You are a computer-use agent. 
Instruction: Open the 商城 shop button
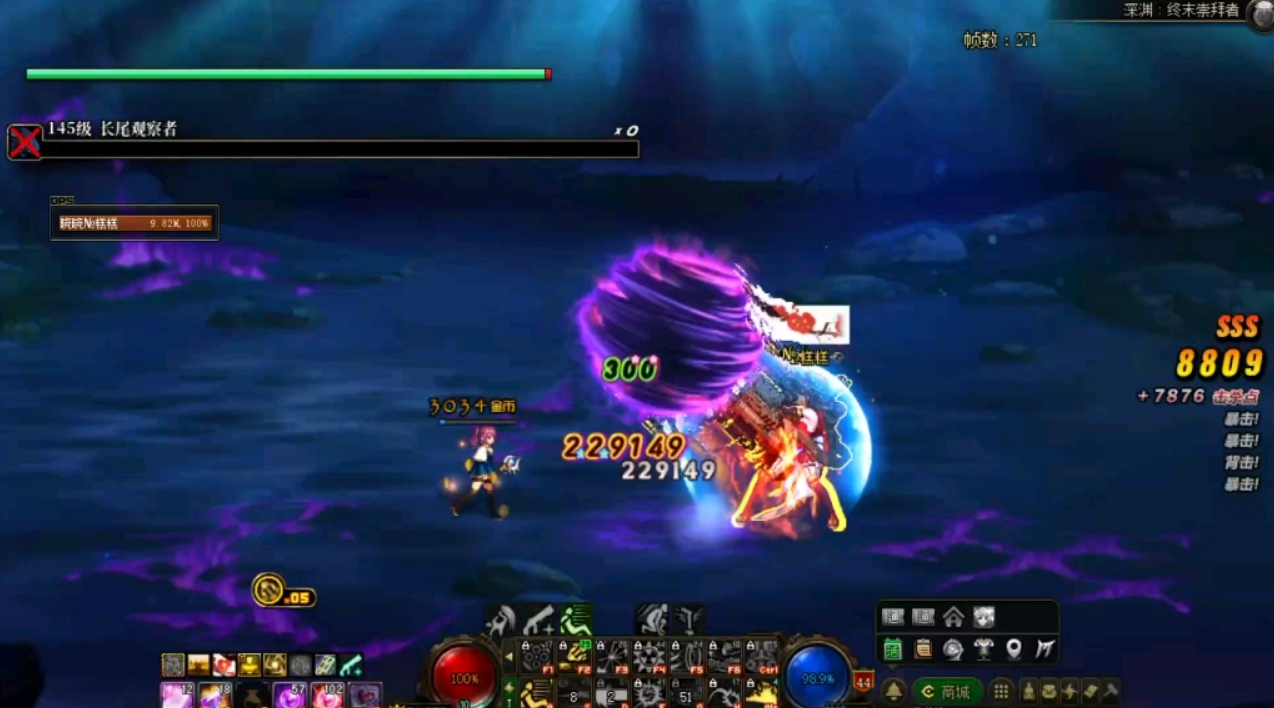[x=947, y=691]
